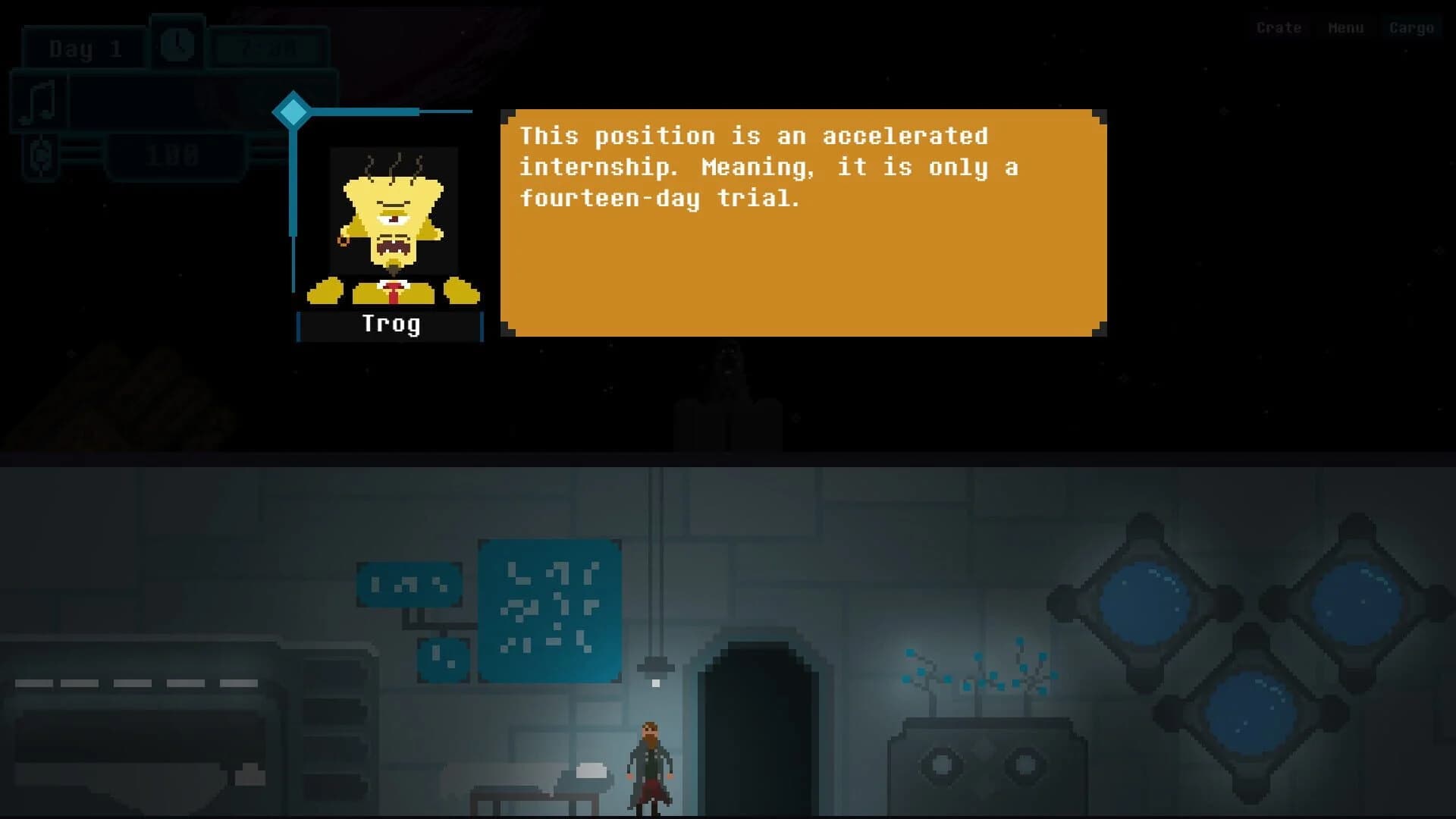
Task: Open the Crate dropdown
Action: (x=1279, y=28)
